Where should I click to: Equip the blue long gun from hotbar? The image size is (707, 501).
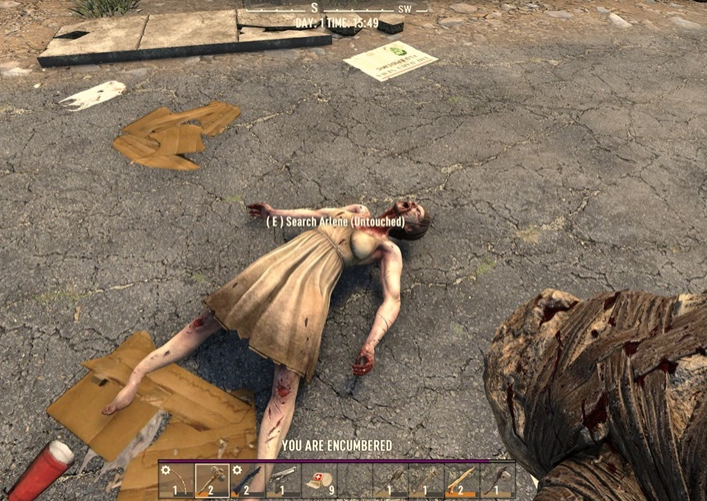(248, 480)
